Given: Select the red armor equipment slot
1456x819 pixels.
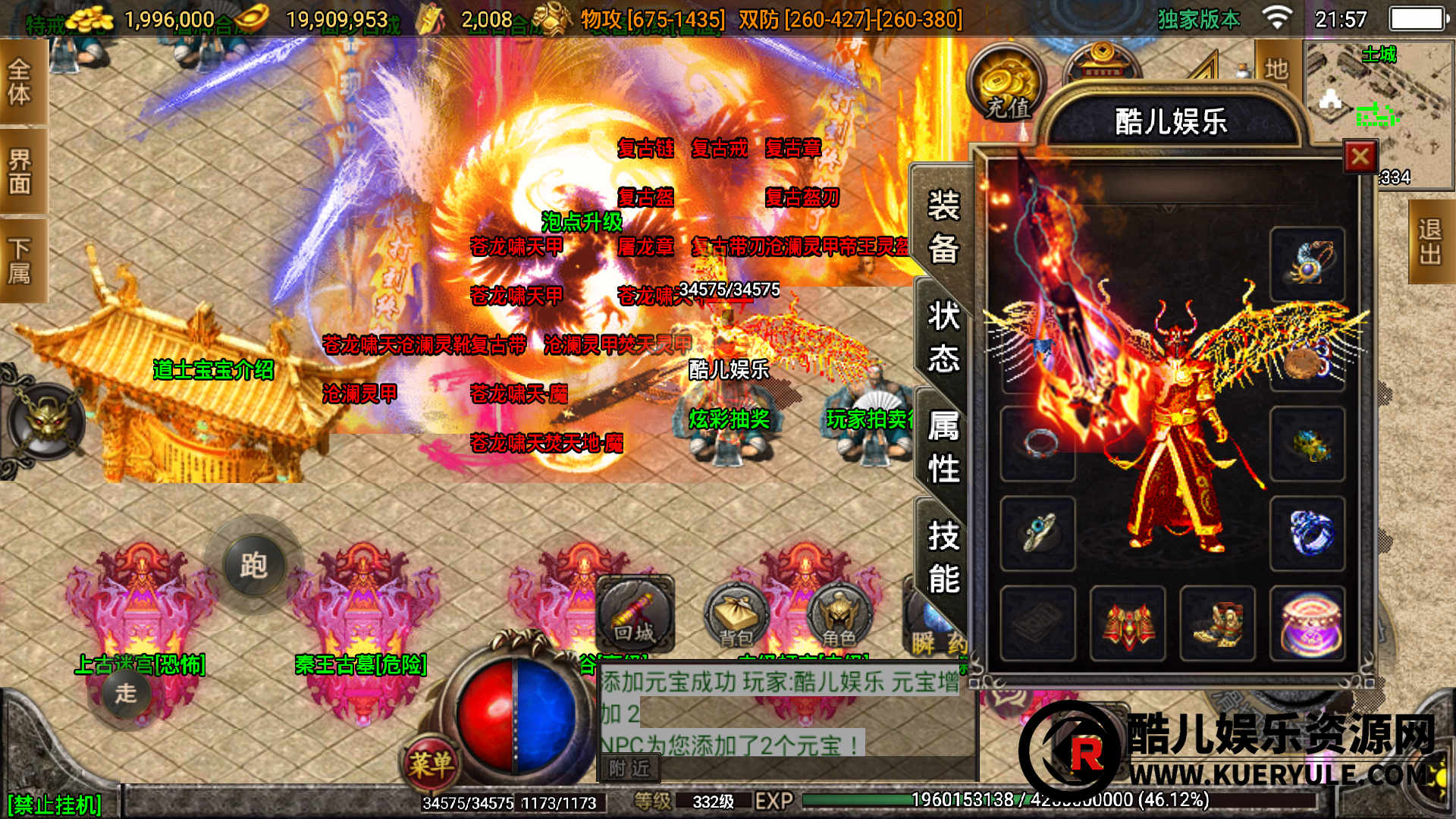Looking at the screenshot, I should coord(1128,623).
